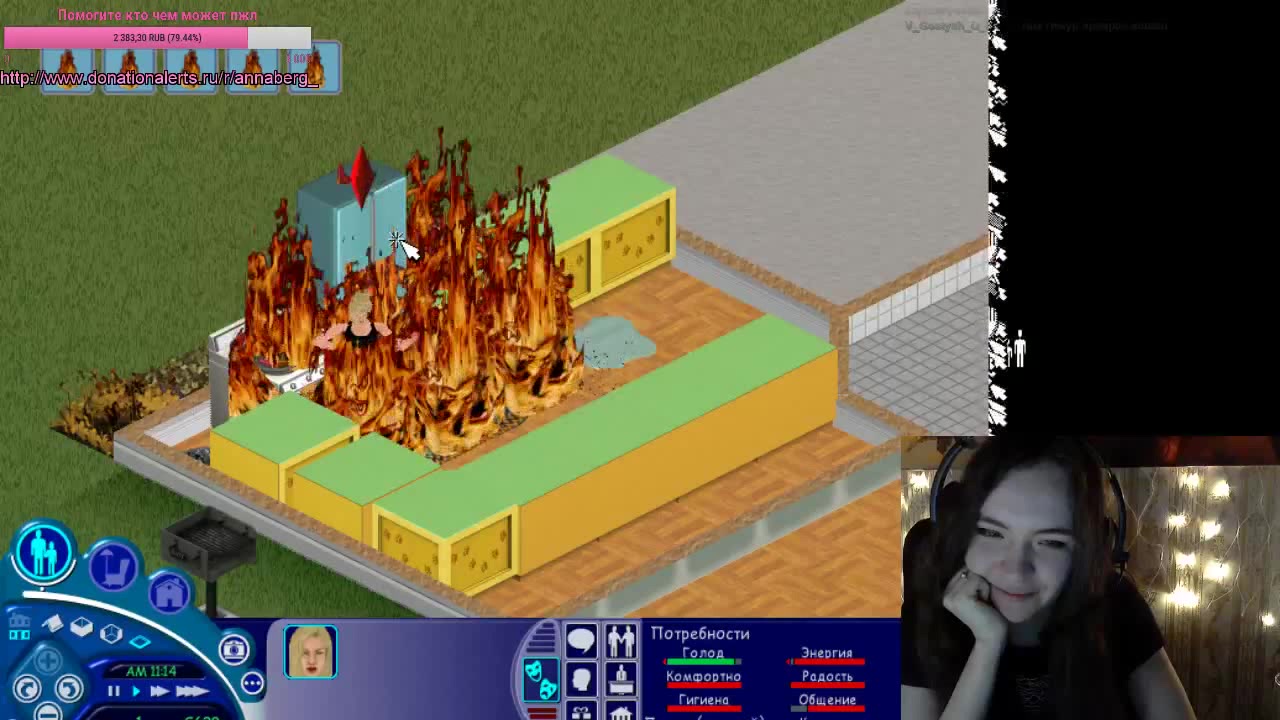Viewport: 1280px width, 720px height.
Task: Set fastest game speed
Action: click(194, 692)
